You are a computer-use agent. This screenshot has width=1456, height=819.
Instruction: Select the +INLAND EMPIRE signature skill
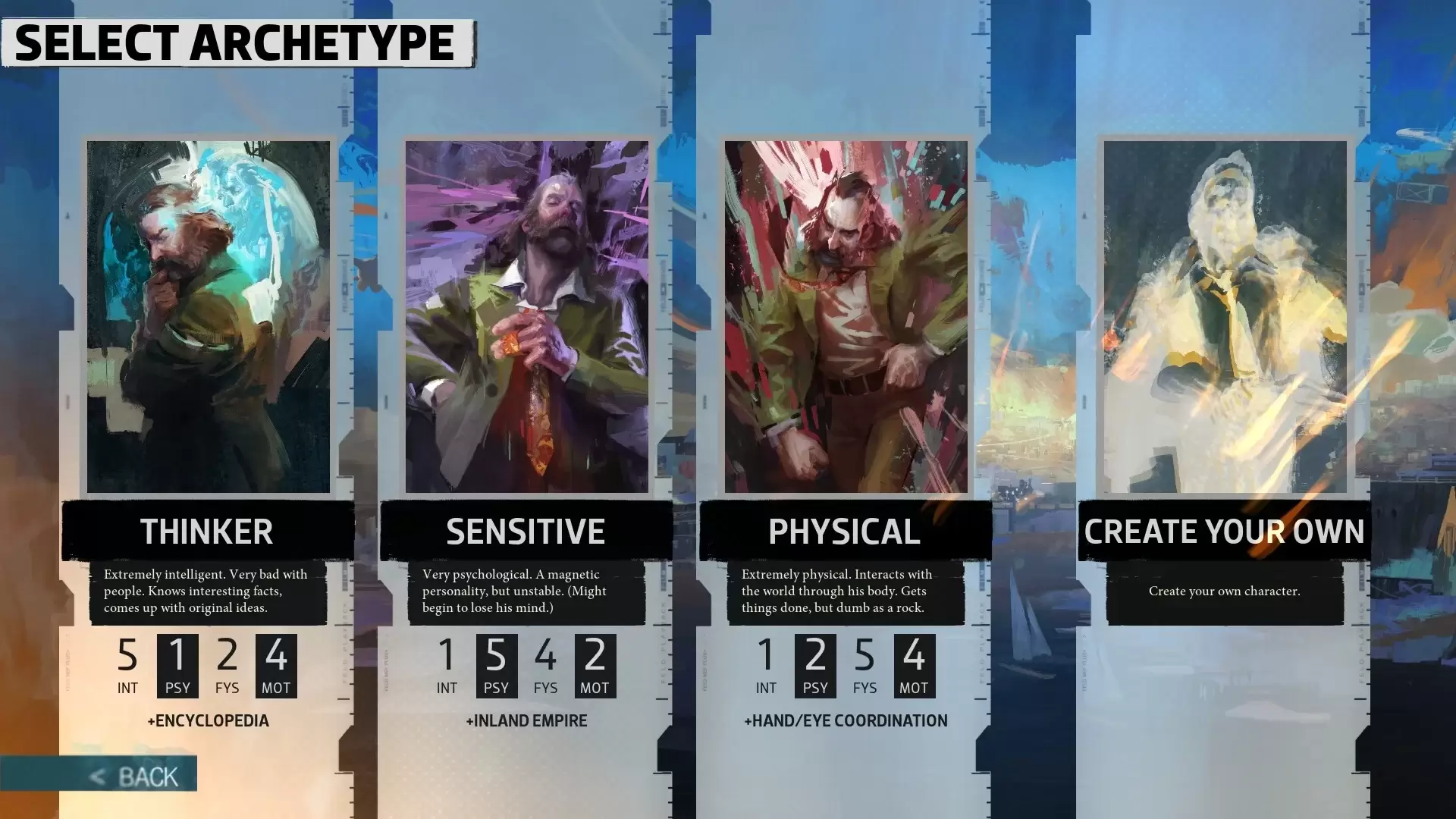click(527, 720)
